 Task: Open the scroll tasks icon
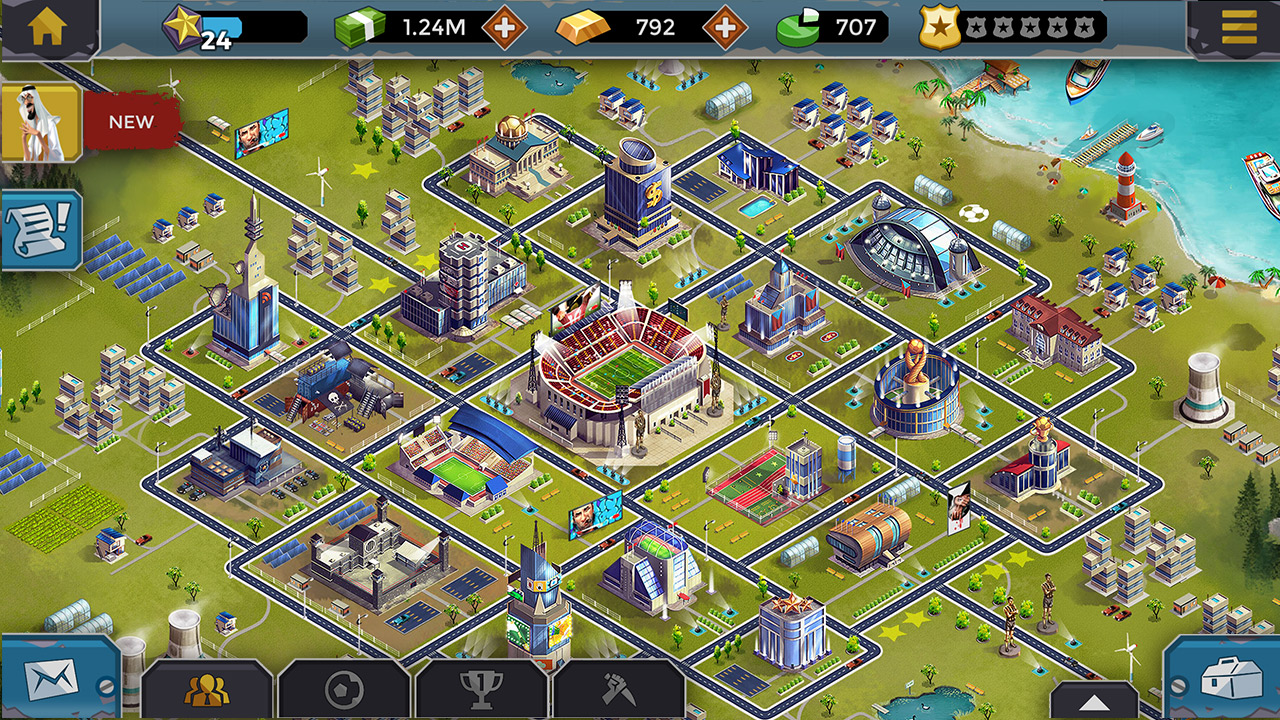coord(40,230)
